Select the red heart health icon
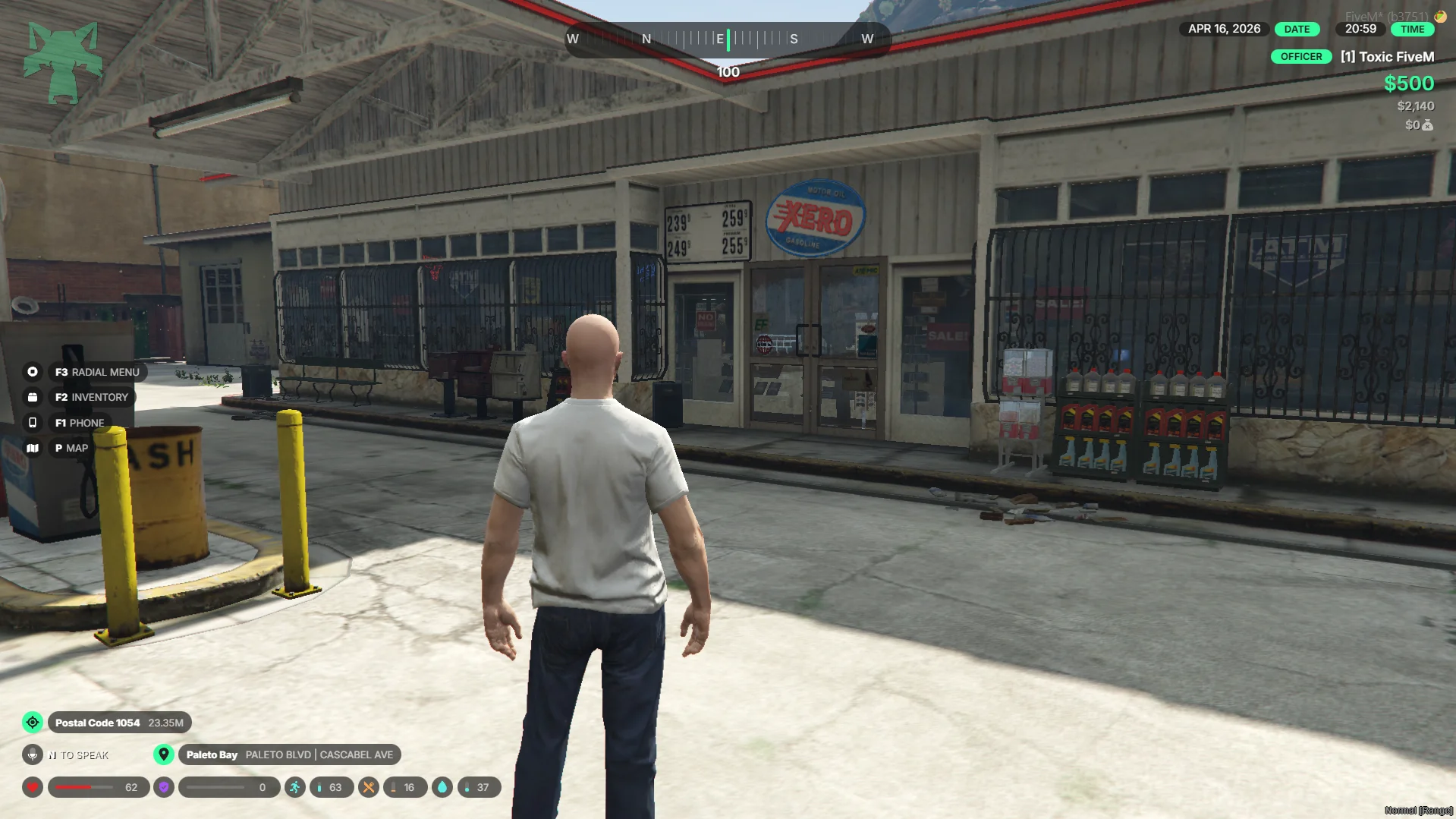1456x819 pixels. click(33, 787)
